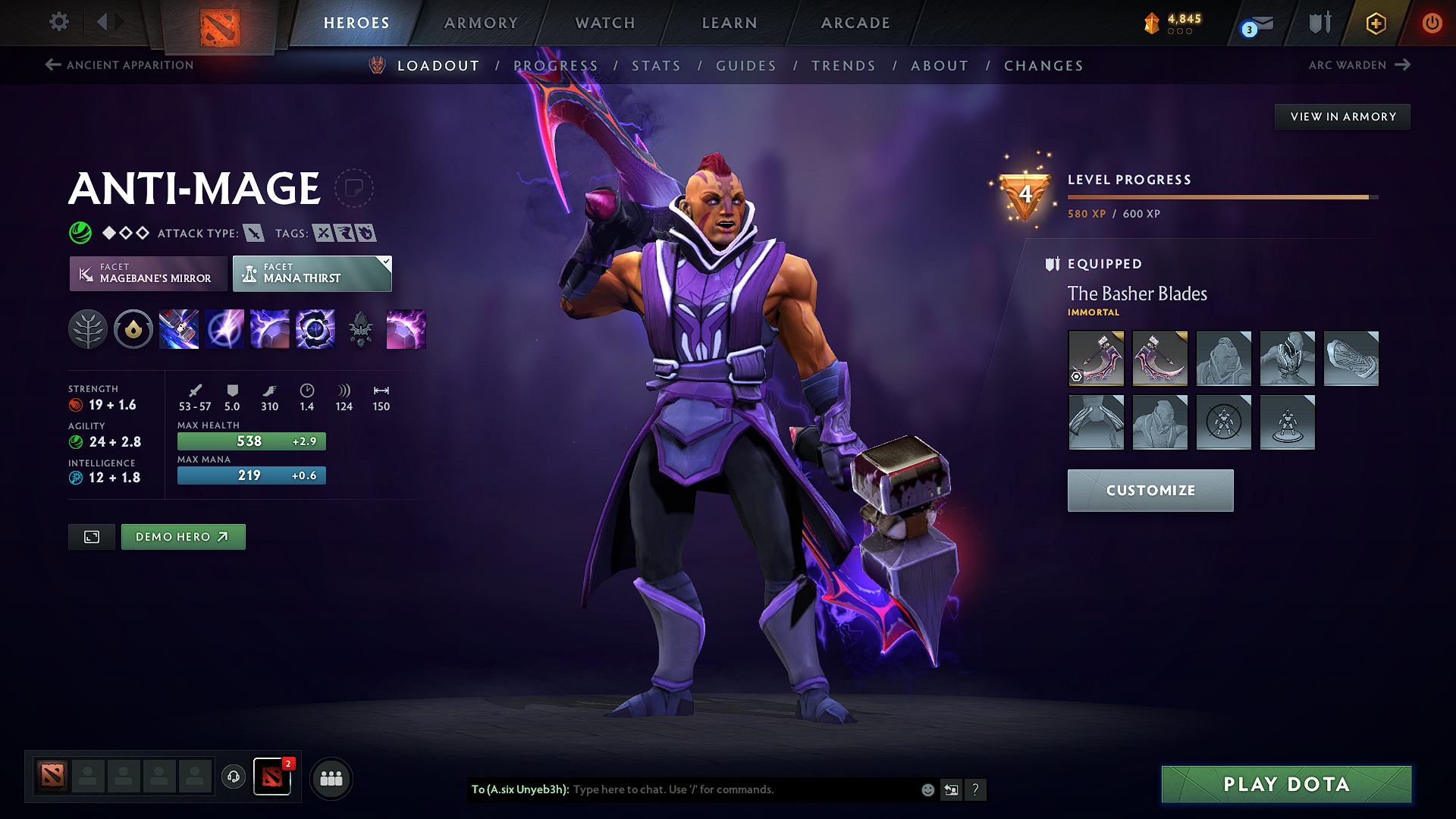Select the first Basher Blades weapon thumbnail
This screenshot has height=819, width=1456.
(1096, 359)
